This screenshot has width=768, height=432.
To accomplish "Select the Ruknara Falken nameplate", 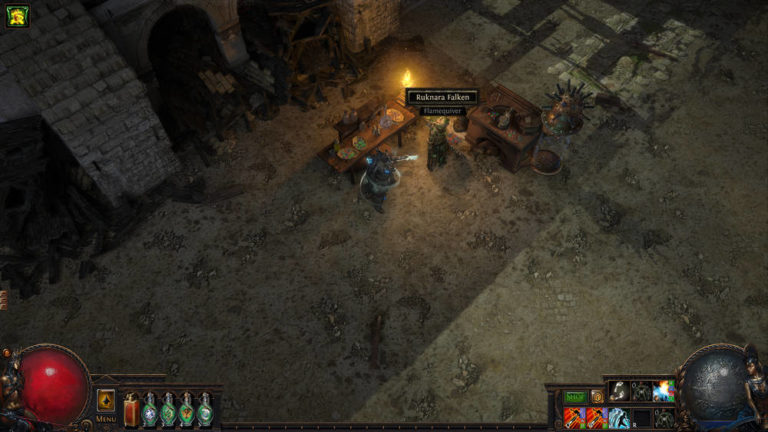I will pos(441,97).
